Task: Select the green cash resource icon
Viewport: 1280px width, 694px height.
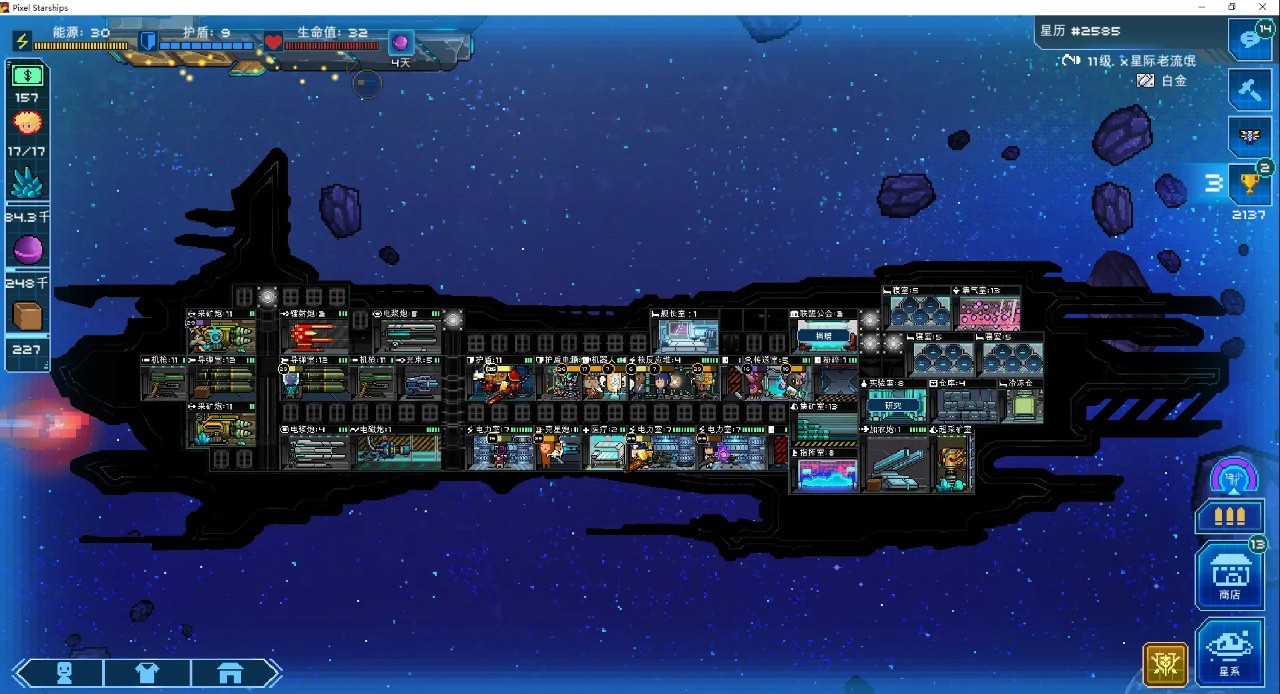Action: (27, 75)
